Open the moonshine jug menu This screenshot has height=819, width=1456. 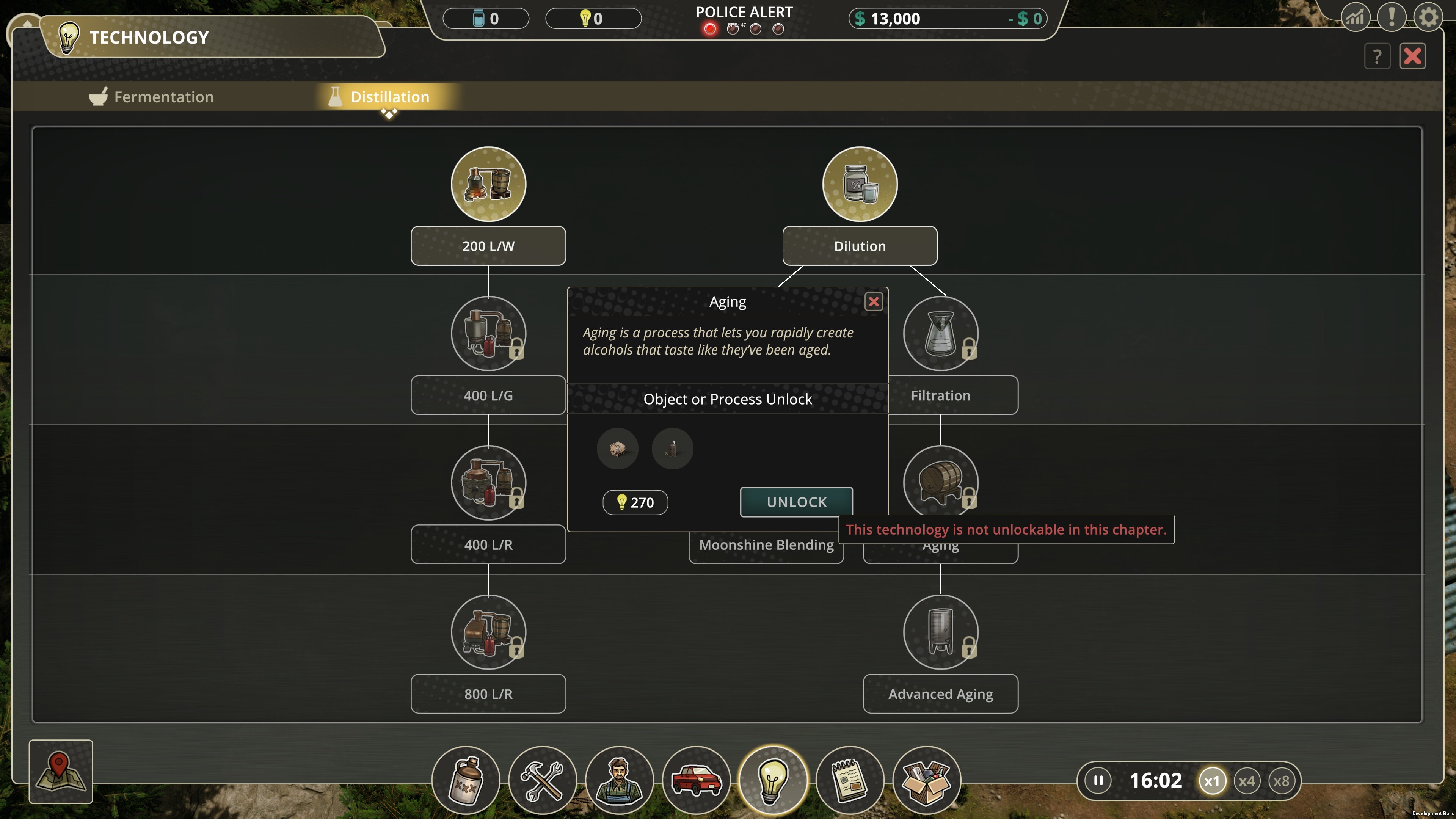466,781
